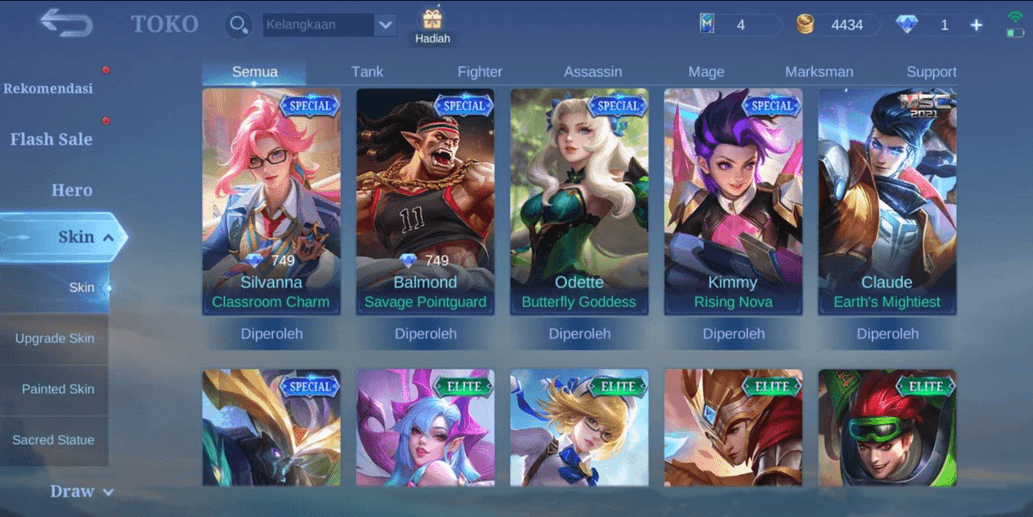Select the Mage tab
1033x517 pixels.
tap(706, 72)
